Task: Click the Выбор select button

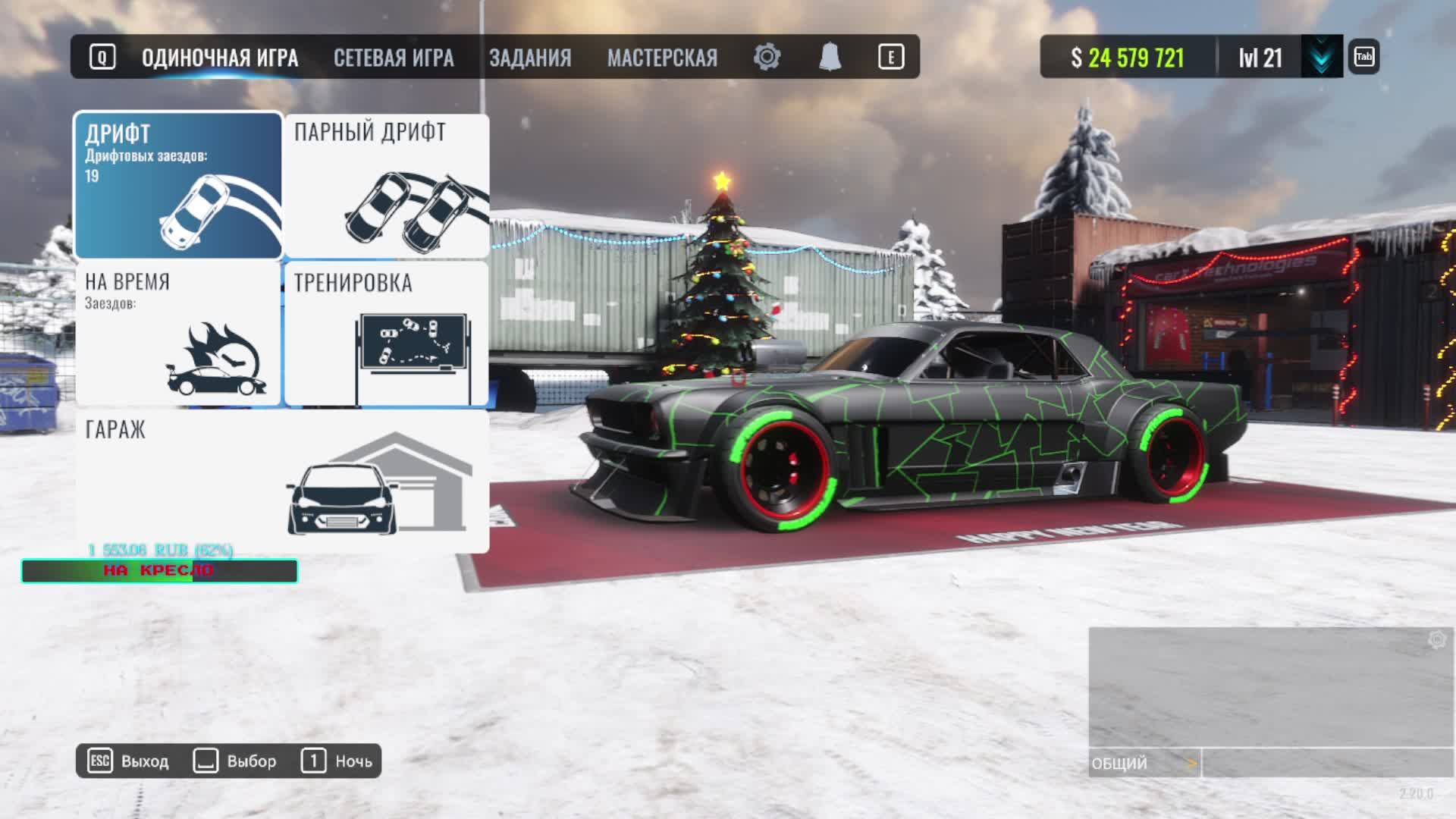Action: (235, 761)
